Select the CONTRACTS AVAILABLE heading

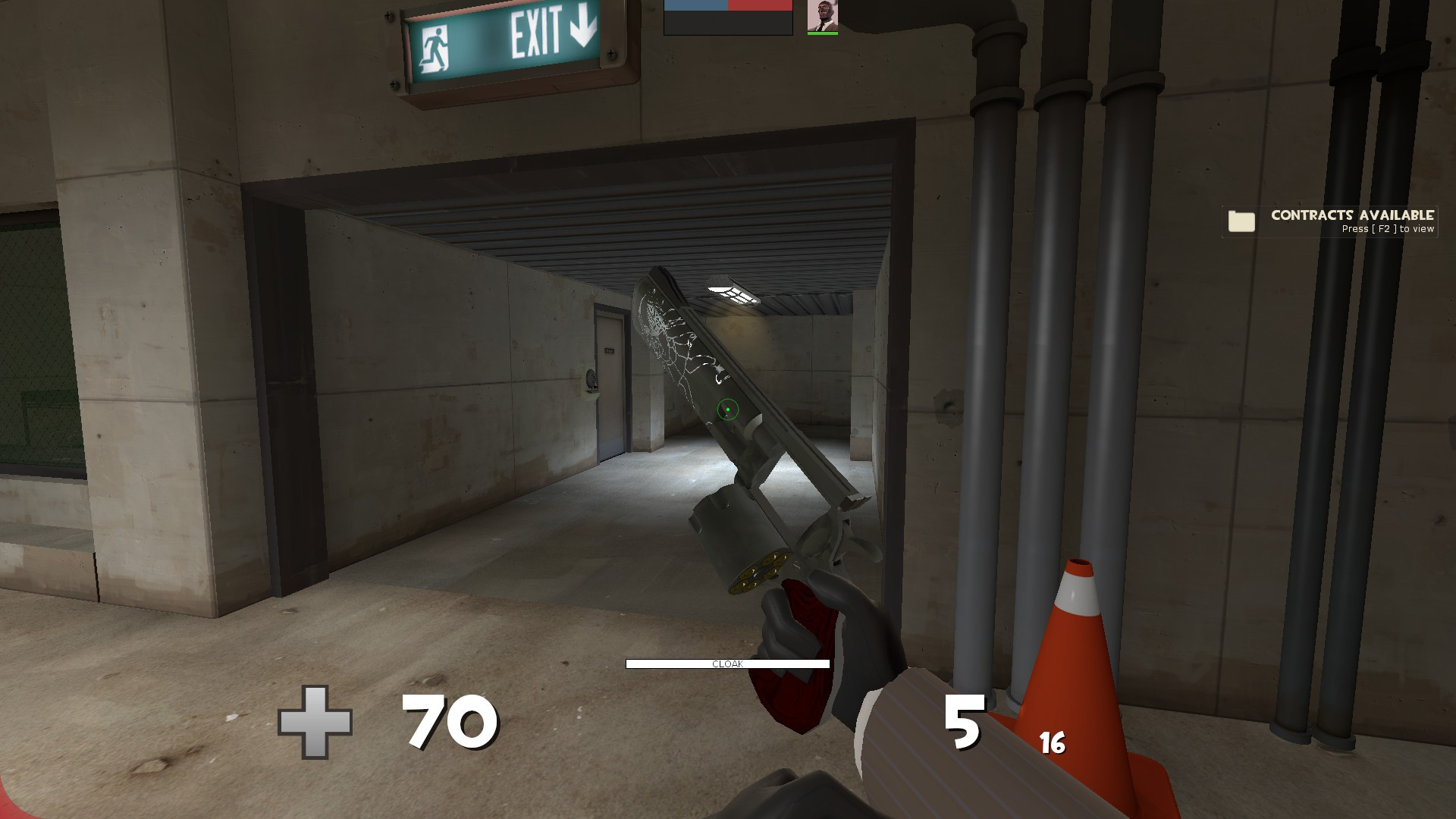click(x=1354, y=216)
